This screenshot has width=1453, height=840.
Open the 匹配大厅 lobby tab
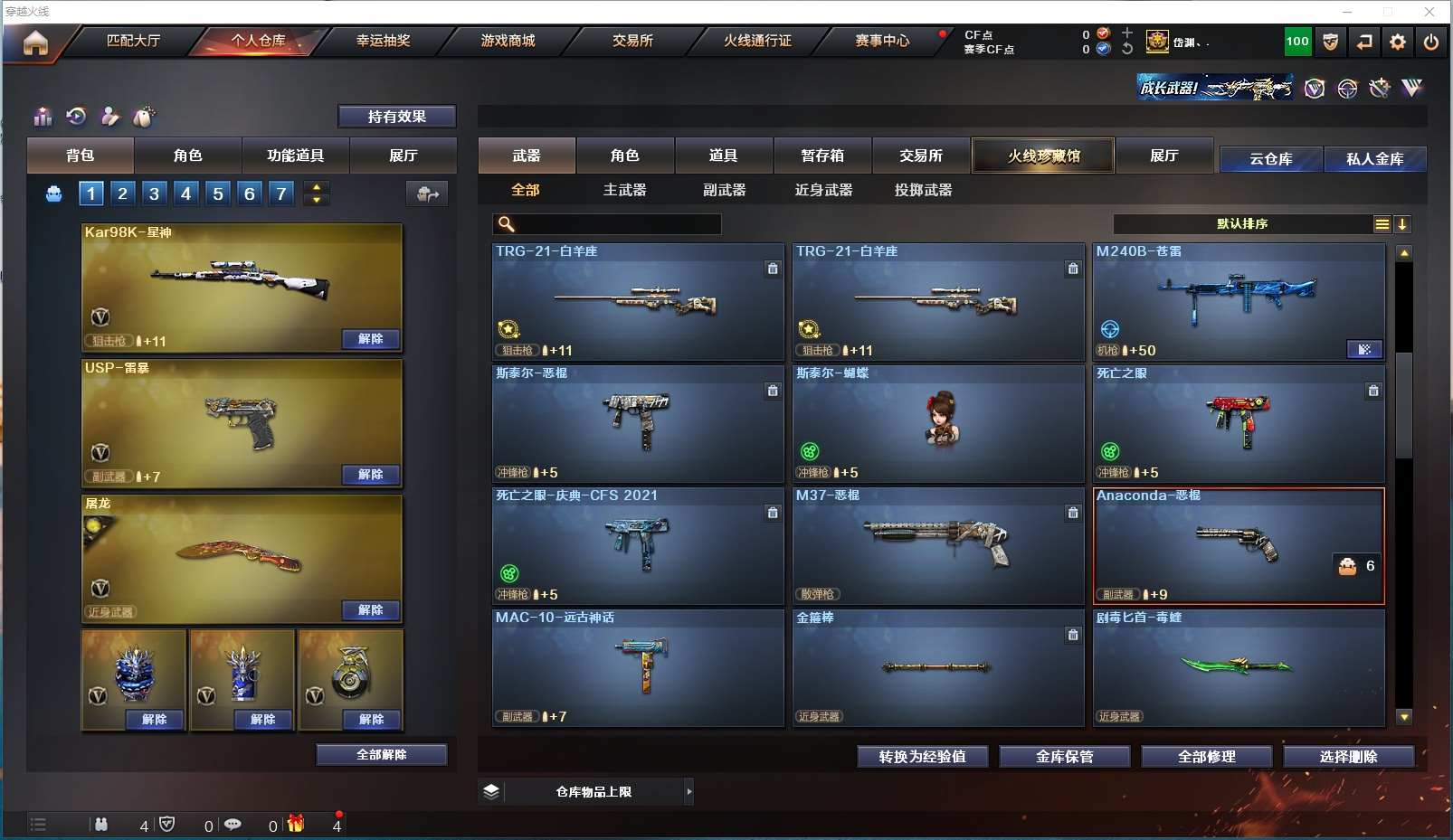point(133,41)
